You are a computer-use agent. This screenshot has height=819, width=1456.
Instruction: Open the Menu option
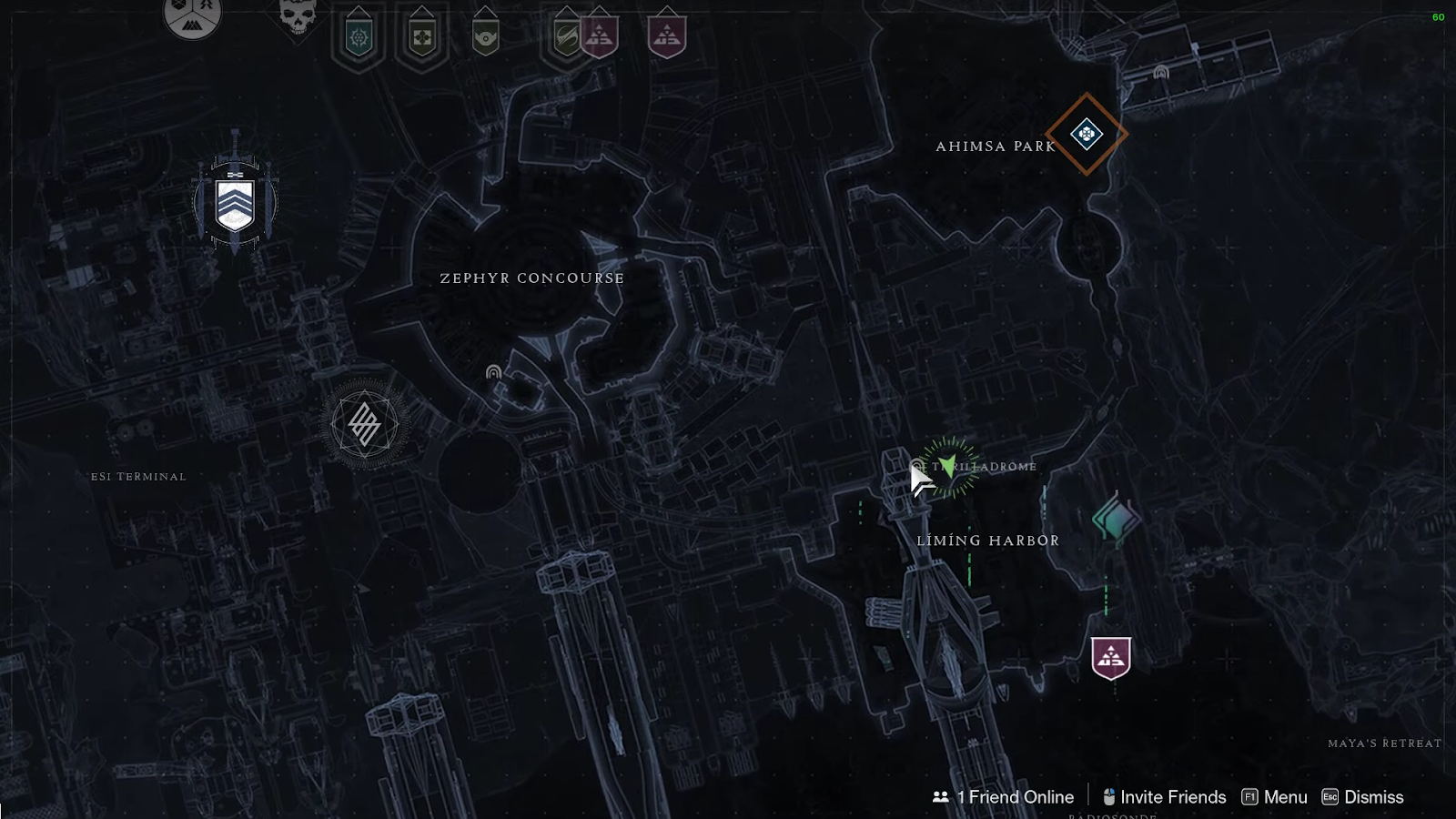(x=1274, y=797)
